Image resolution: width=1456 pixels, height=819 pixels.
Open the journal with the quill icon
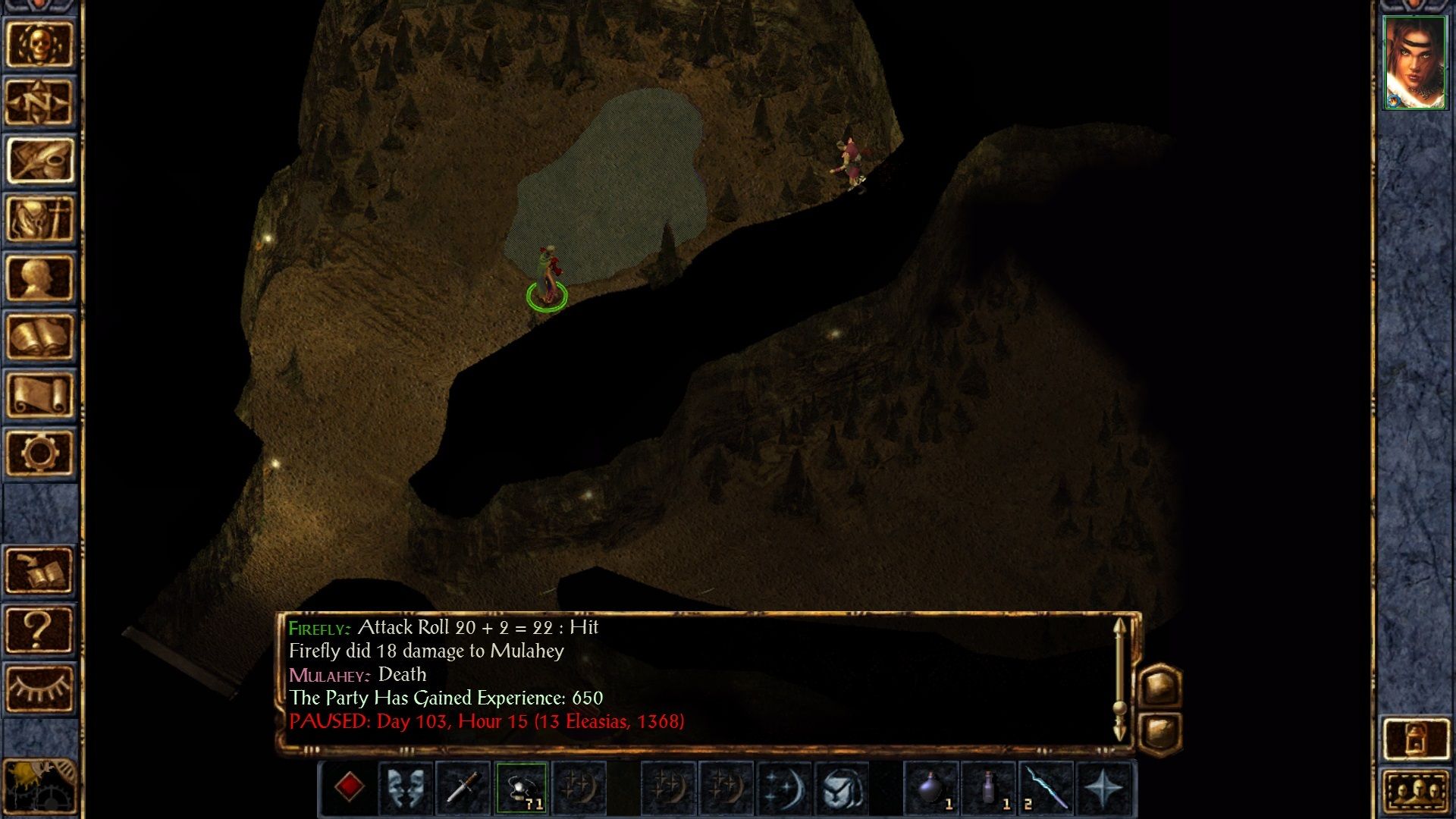39,161
